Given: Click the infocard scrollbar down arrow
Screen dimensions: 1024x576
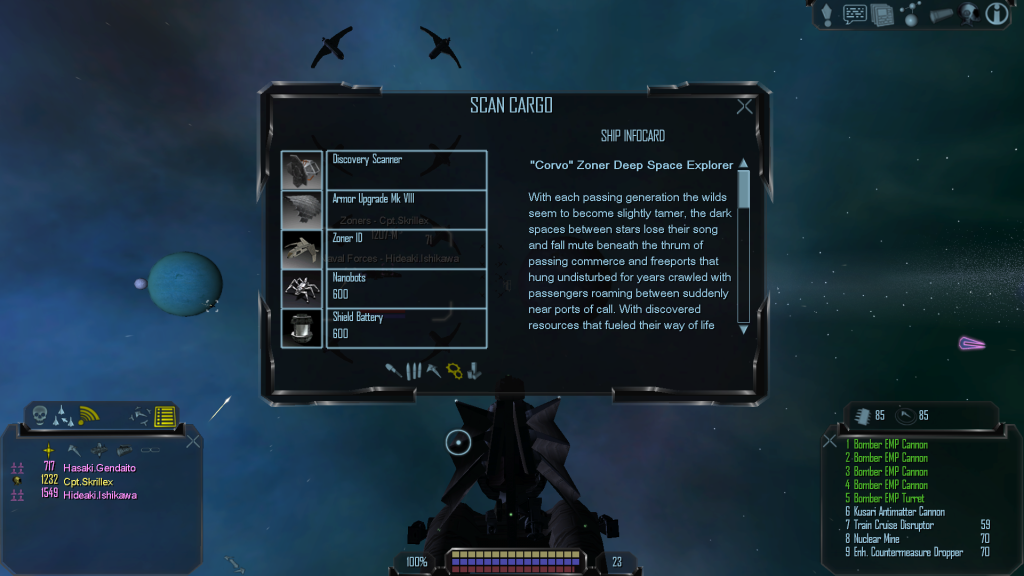Looking at the screenshot, I should [x=743, y=328].
